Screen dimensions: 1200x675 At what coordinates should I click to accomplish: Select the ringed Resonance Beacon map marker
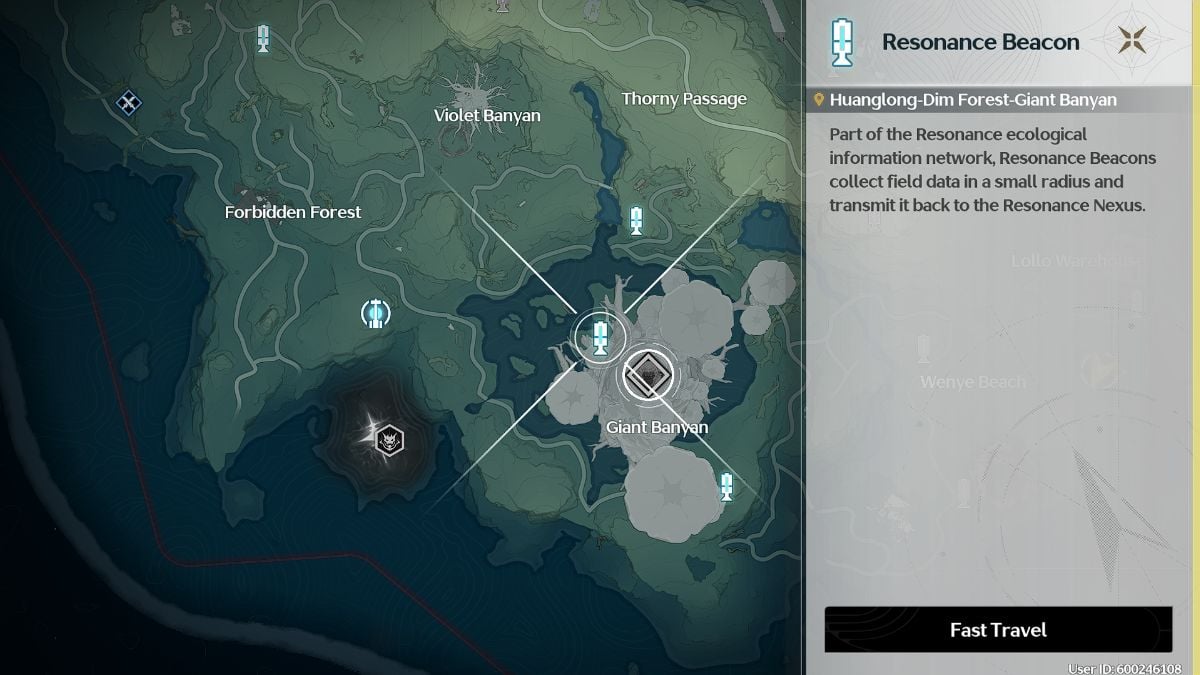coord(599,336)
